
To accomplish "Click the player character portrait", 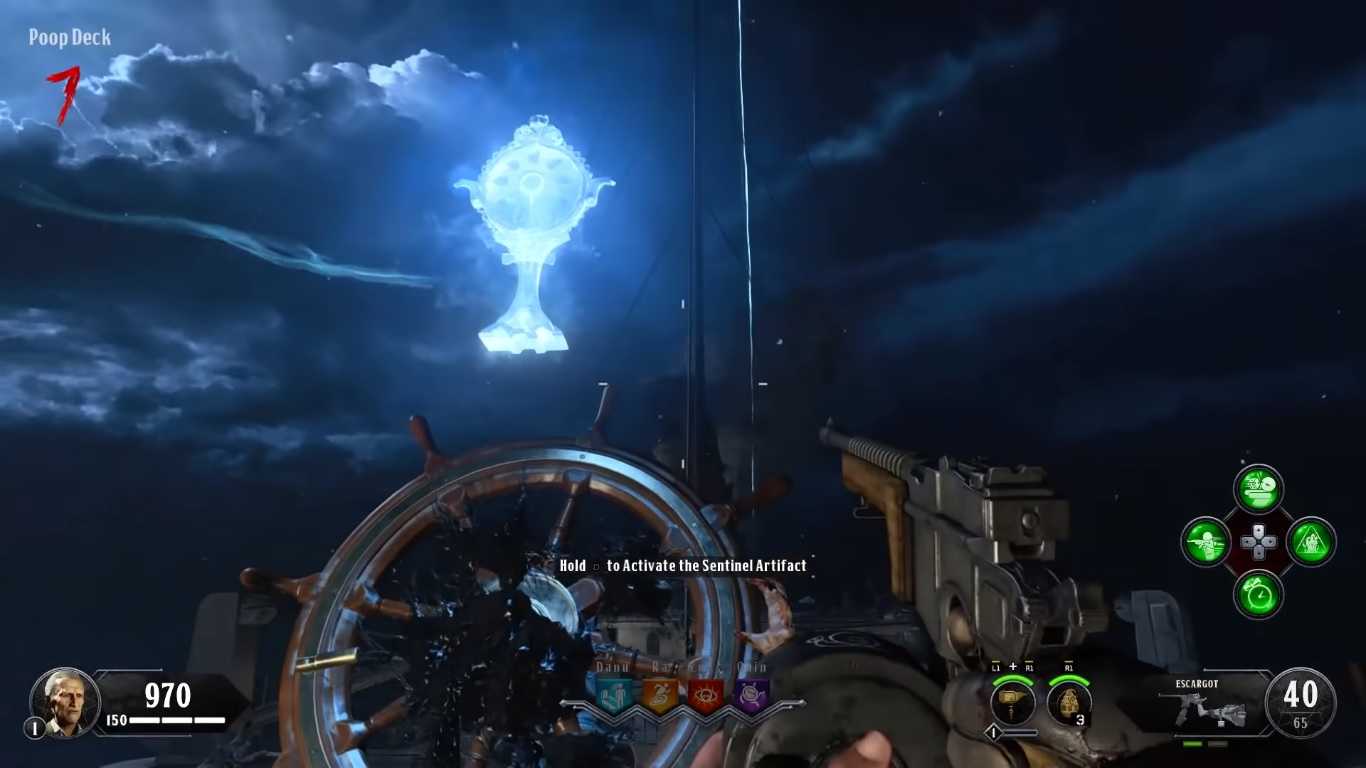I will tap(65, 702).
